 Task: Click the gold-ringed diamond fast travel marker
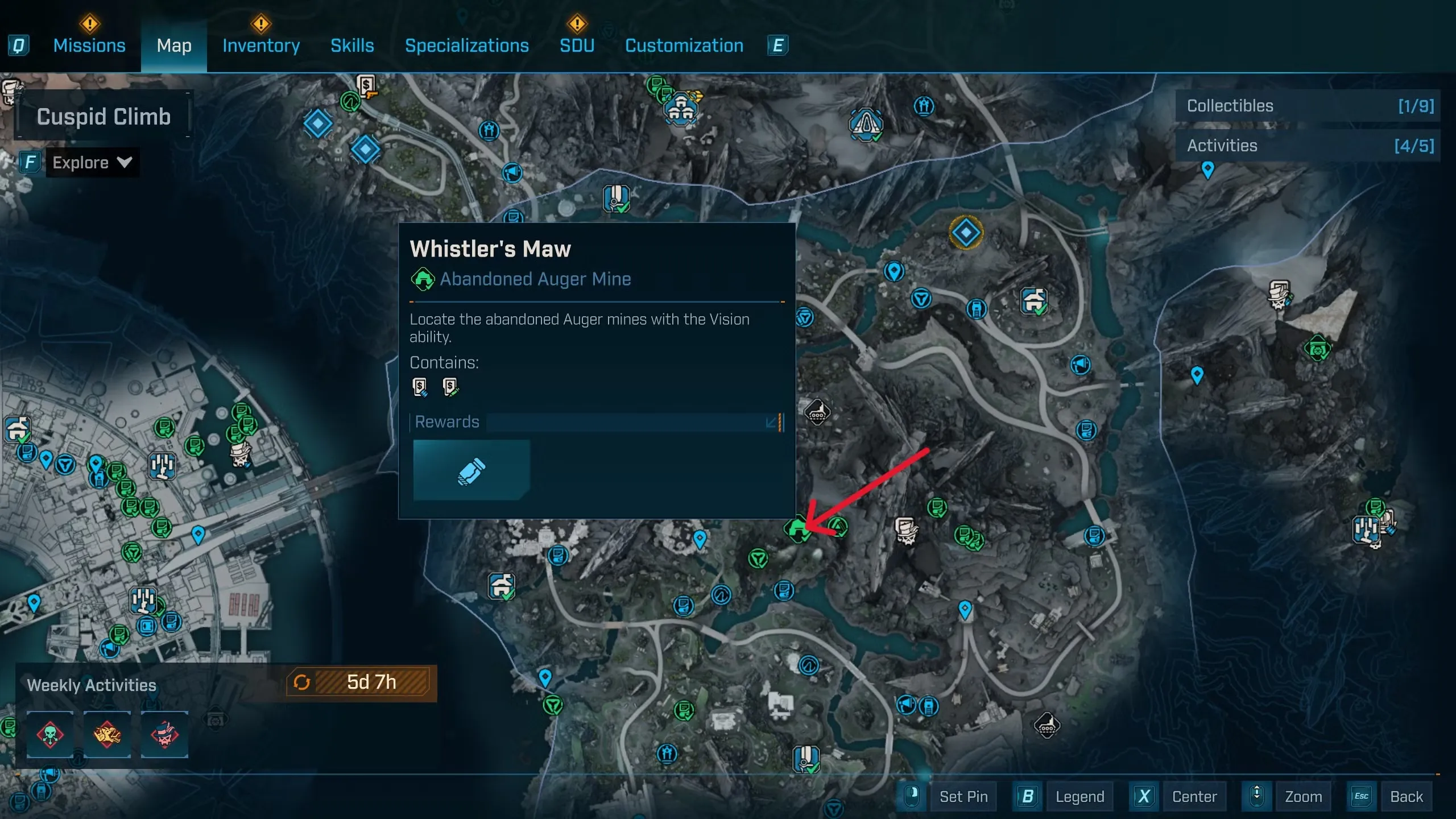pos(966,232)
